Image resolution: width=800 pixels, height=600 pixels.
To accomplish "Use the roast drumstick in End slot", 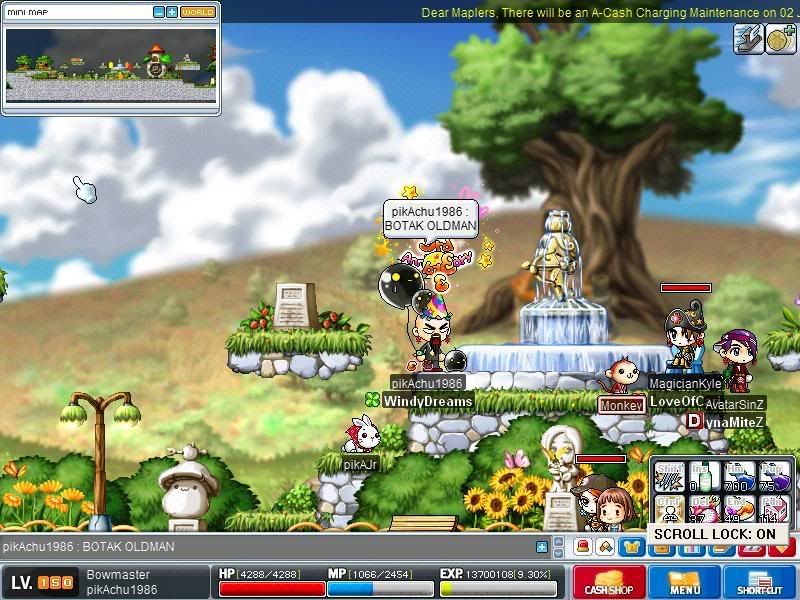I will tap(738, 510).
